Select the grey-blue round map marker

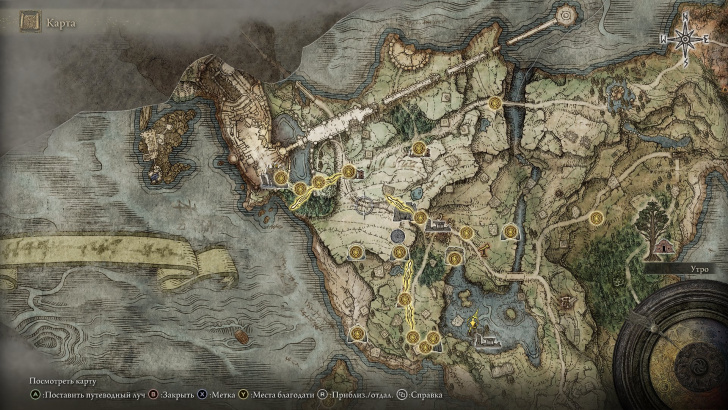[397, 236]
